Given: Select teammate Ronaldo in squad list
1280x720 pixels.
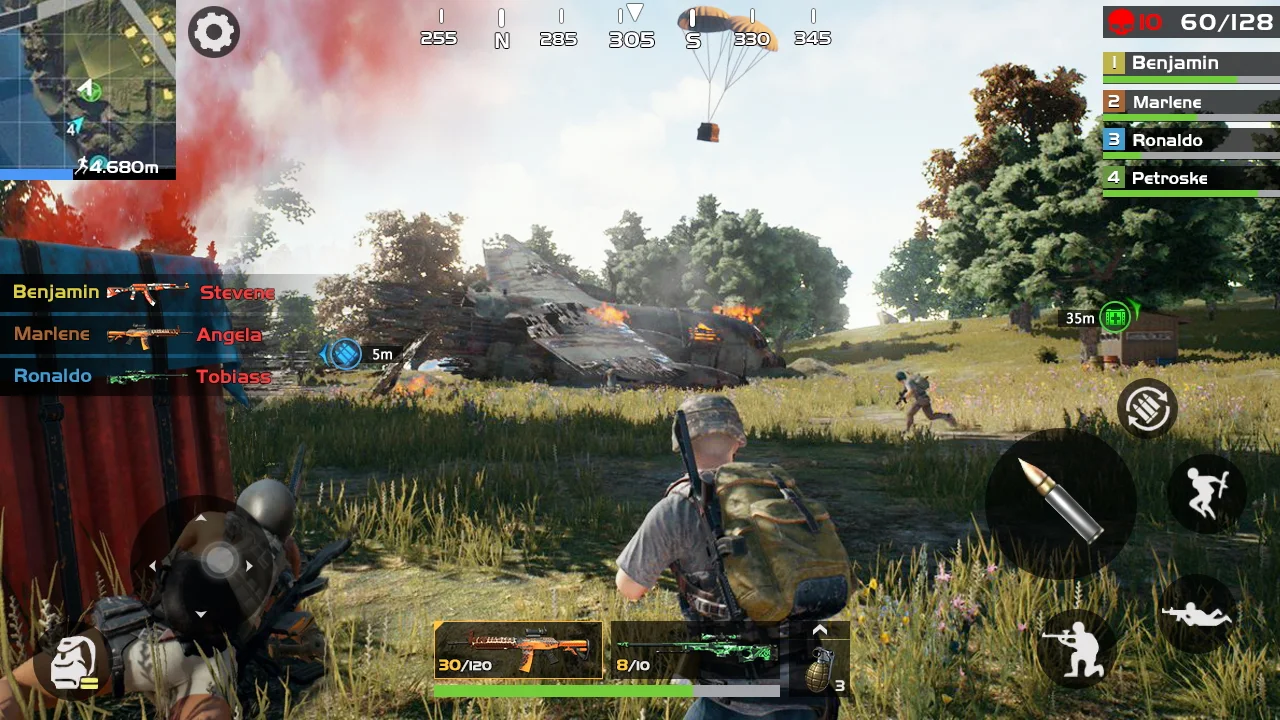Looking at the screenshot, I should [1190, 141].
